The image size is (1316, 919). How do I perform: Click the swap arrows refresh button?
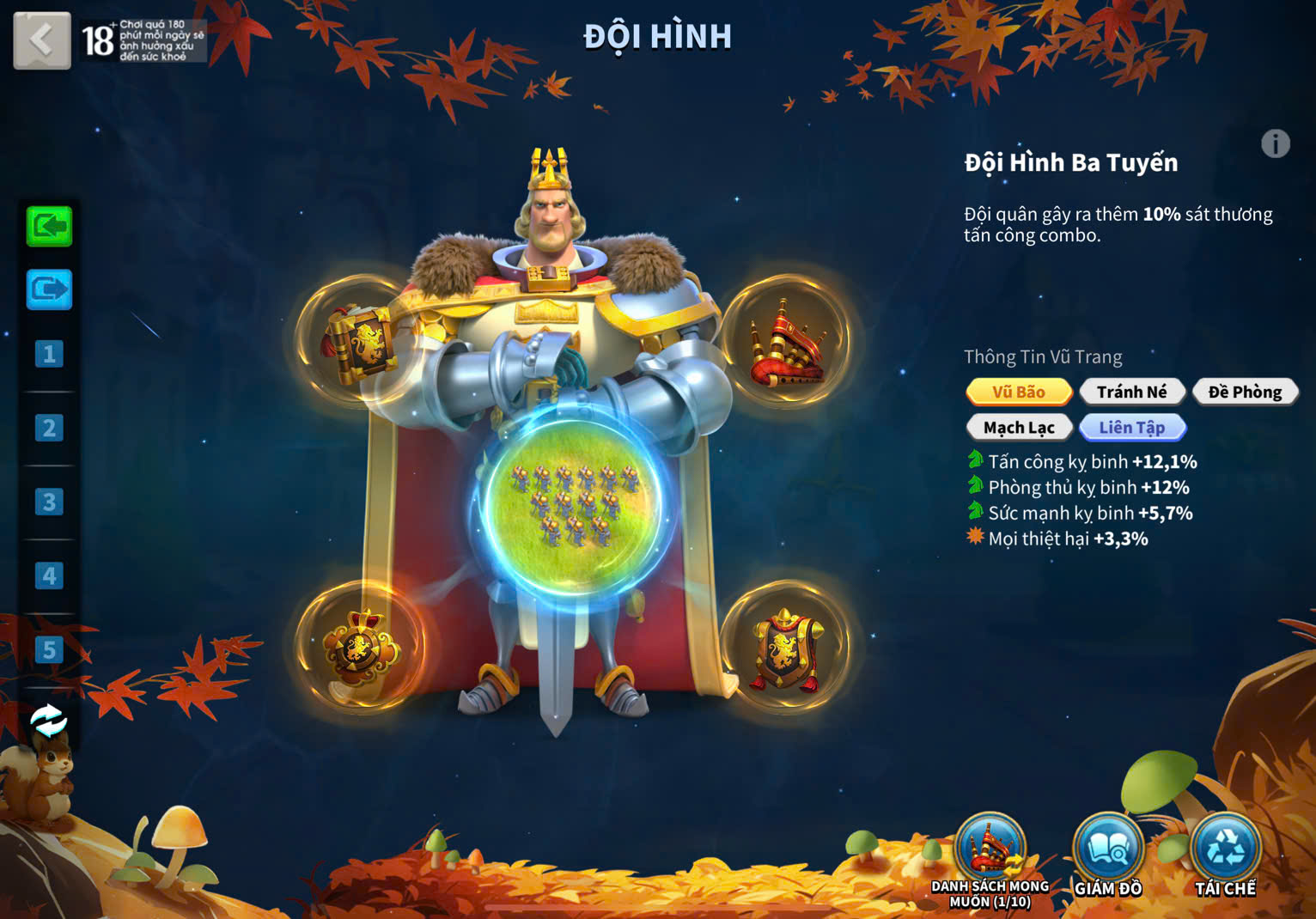click(x=48, y=721)
